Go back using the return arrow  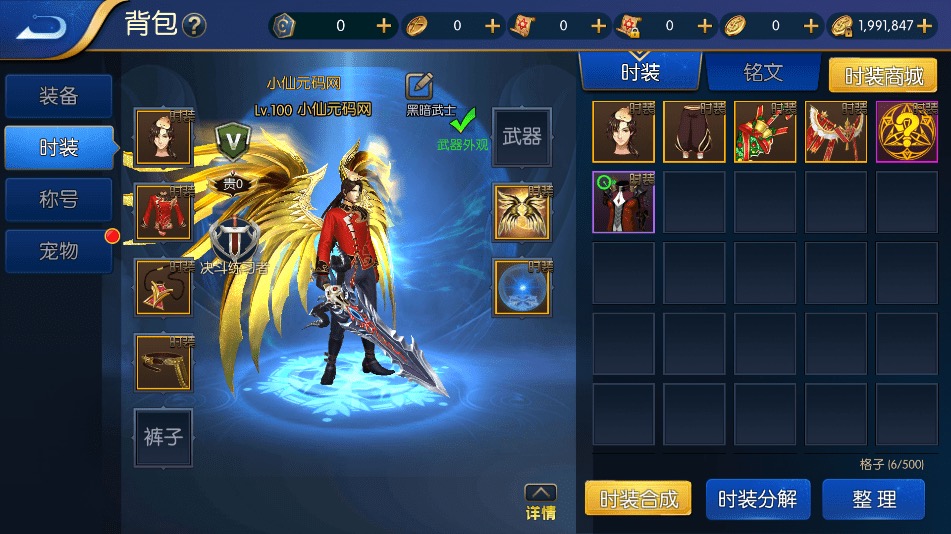43,25
